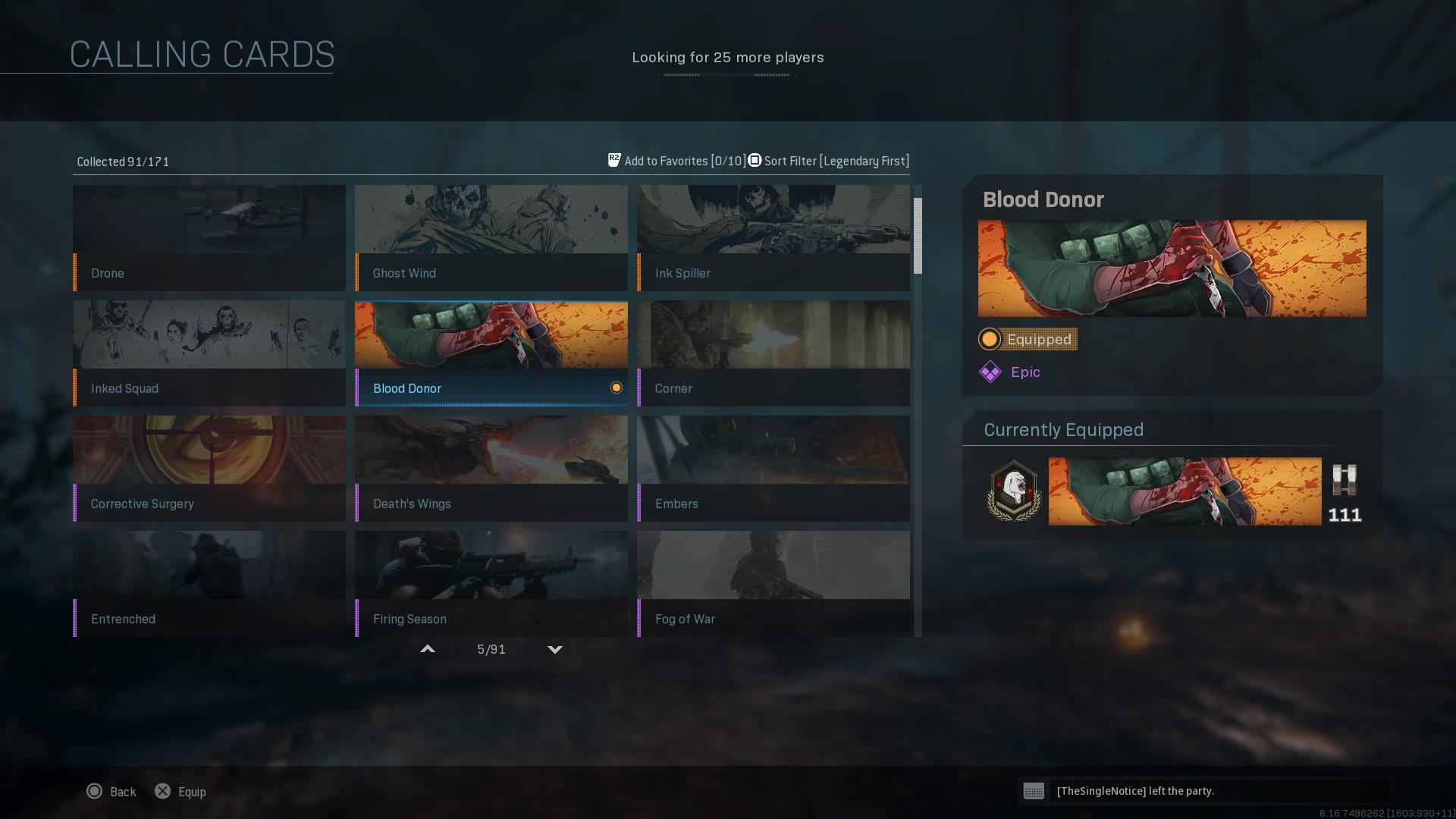This screenshot has width=1456, height=819.
Task: Change the Sort Filter option
Action: 829,161
